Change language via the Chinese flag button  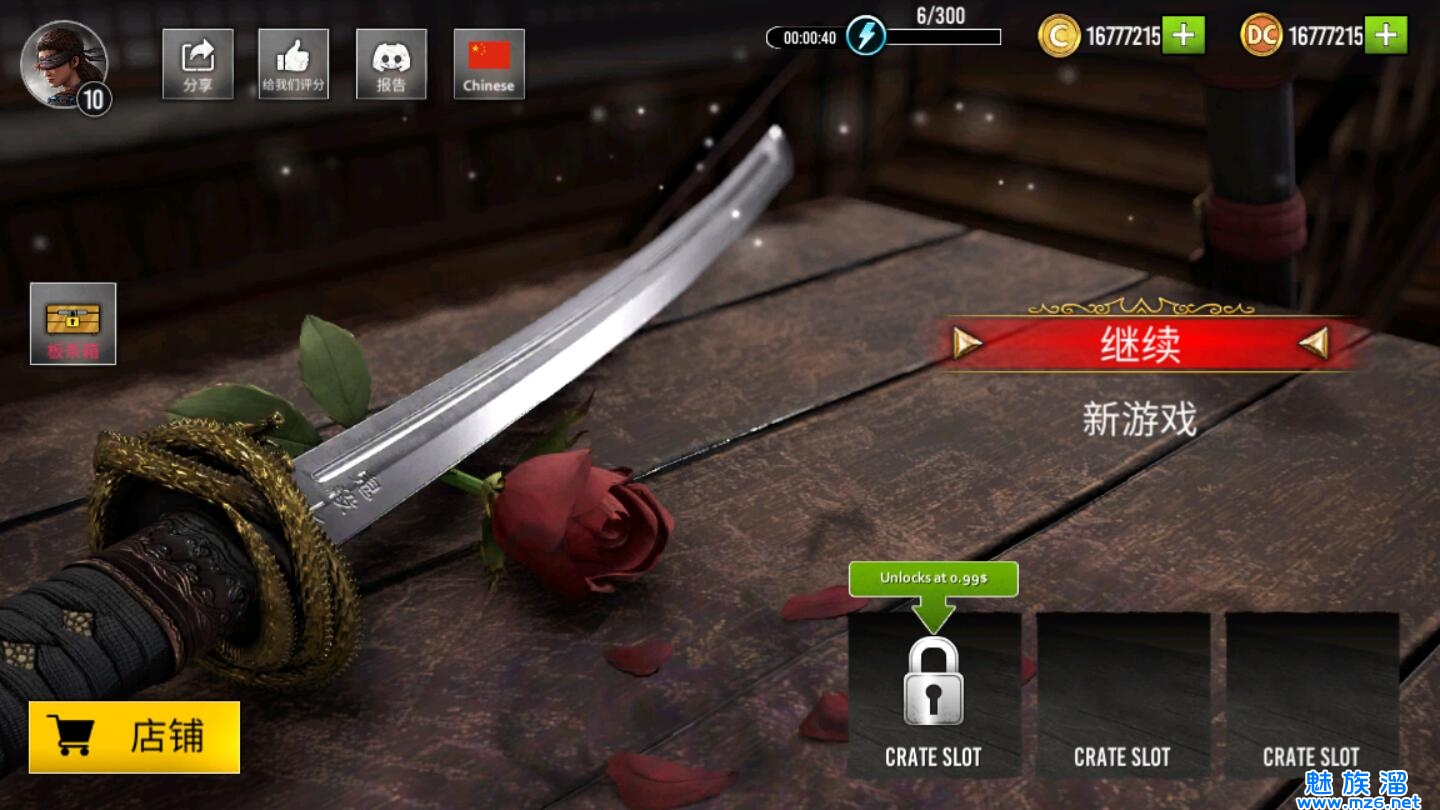coord(489,64)
